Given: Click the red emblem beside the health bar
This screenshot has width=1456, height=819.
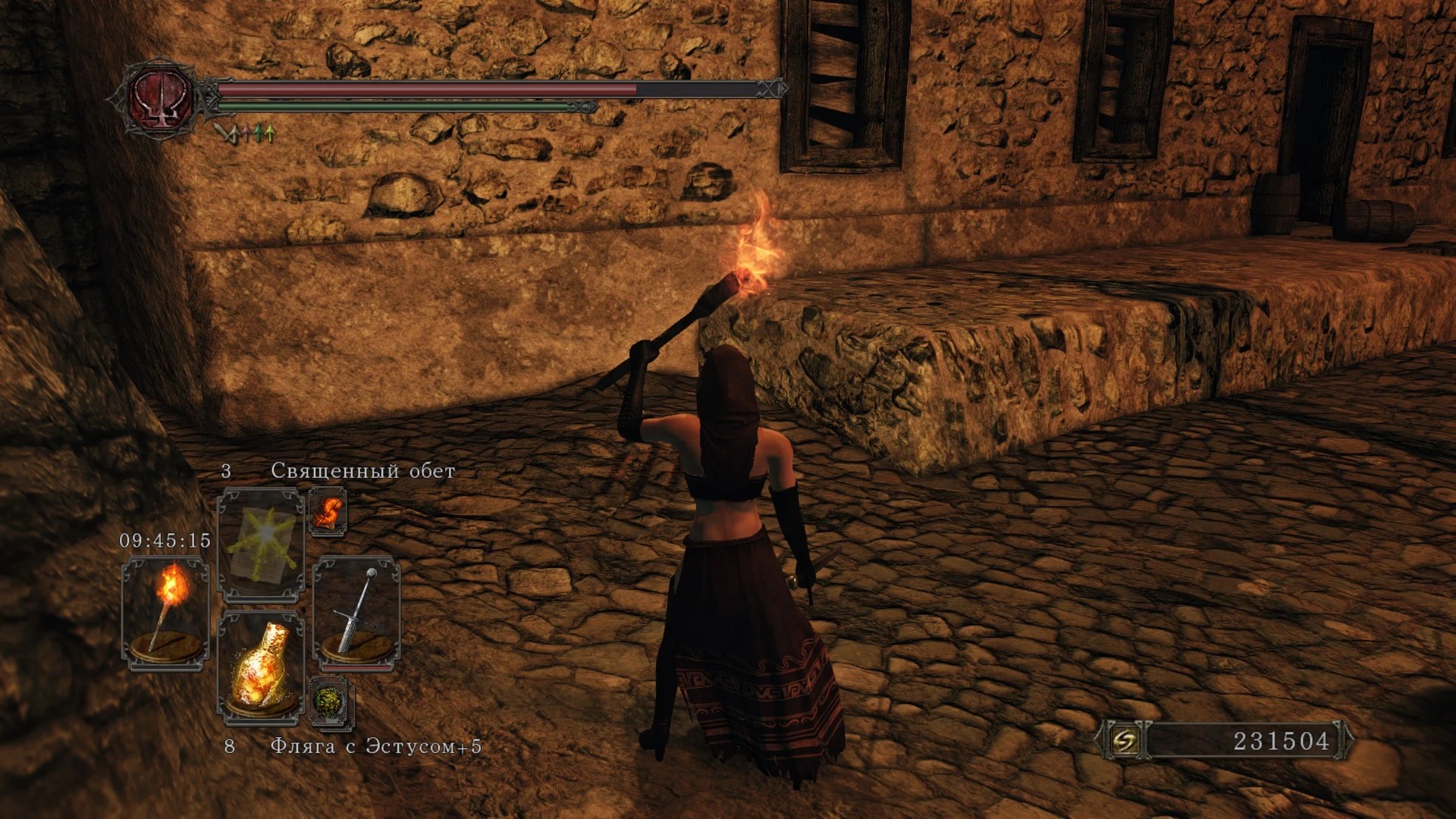Looking at the screenshot, I should pos(160,99).
